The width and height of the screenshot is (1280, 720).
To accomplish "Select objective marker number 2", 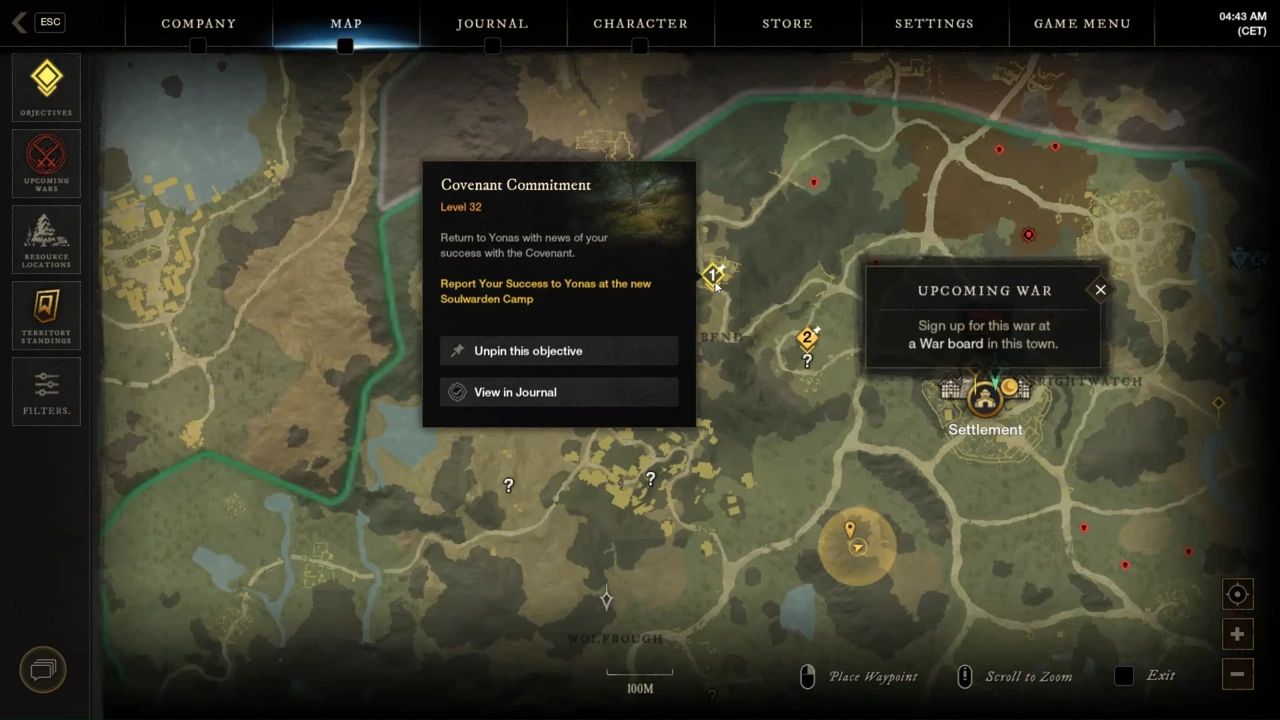I will tap(807, 338).
